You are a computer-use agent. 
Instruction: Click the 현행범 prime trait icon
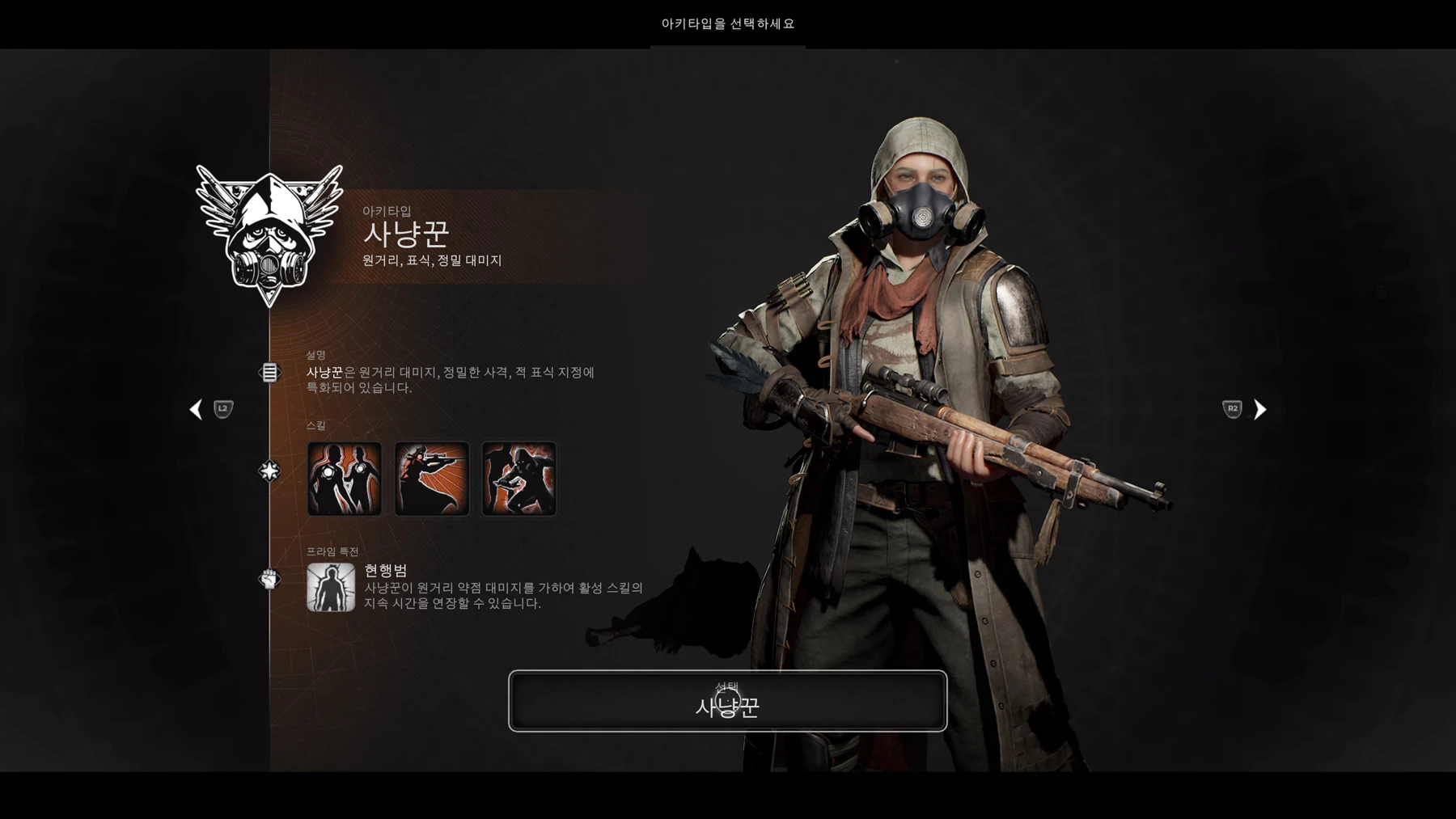tap(331, 588)
